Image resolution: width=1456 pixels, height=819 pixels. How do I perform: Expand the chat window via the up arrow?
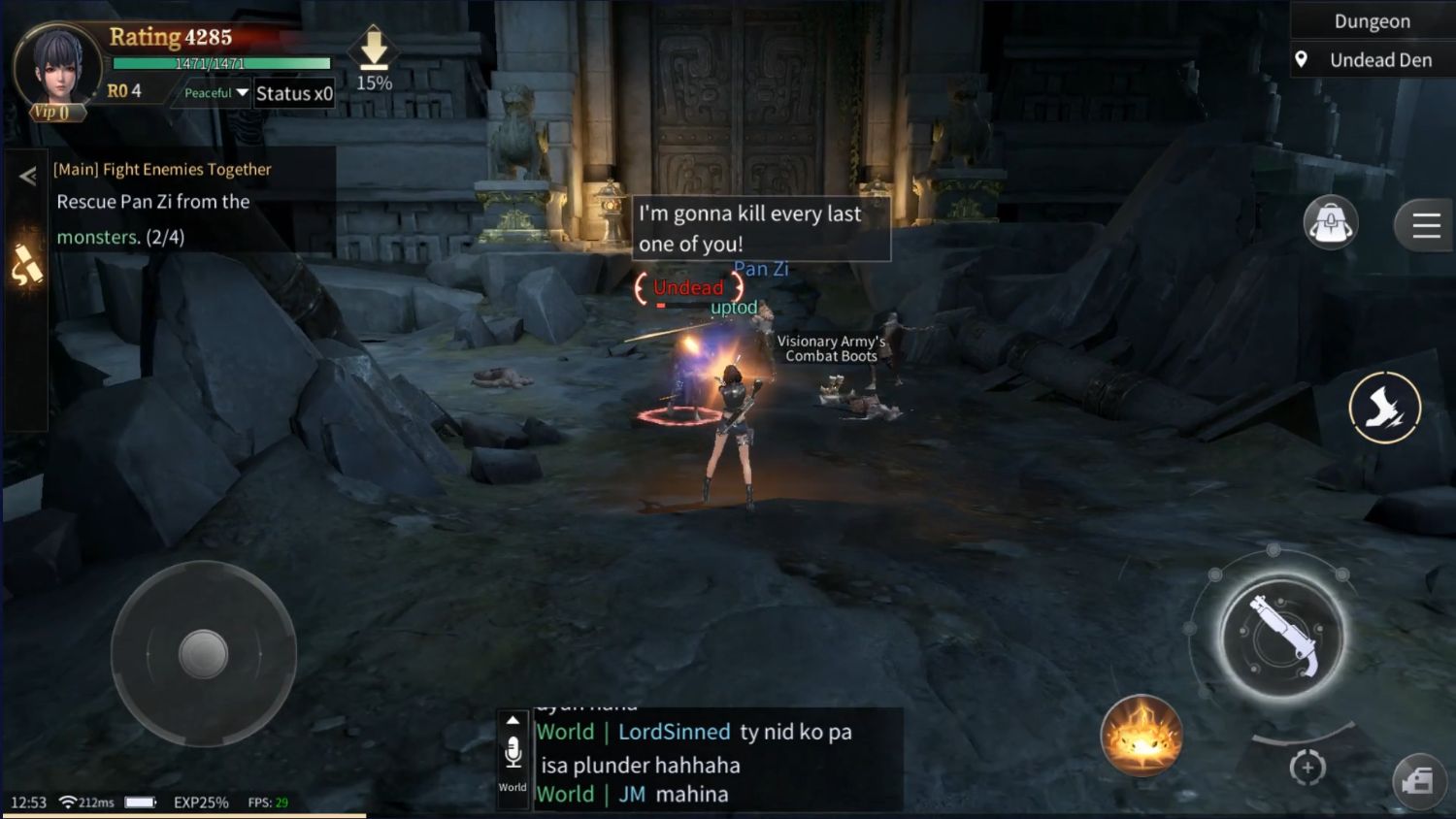pyautogui.click(x=513, y=718)
